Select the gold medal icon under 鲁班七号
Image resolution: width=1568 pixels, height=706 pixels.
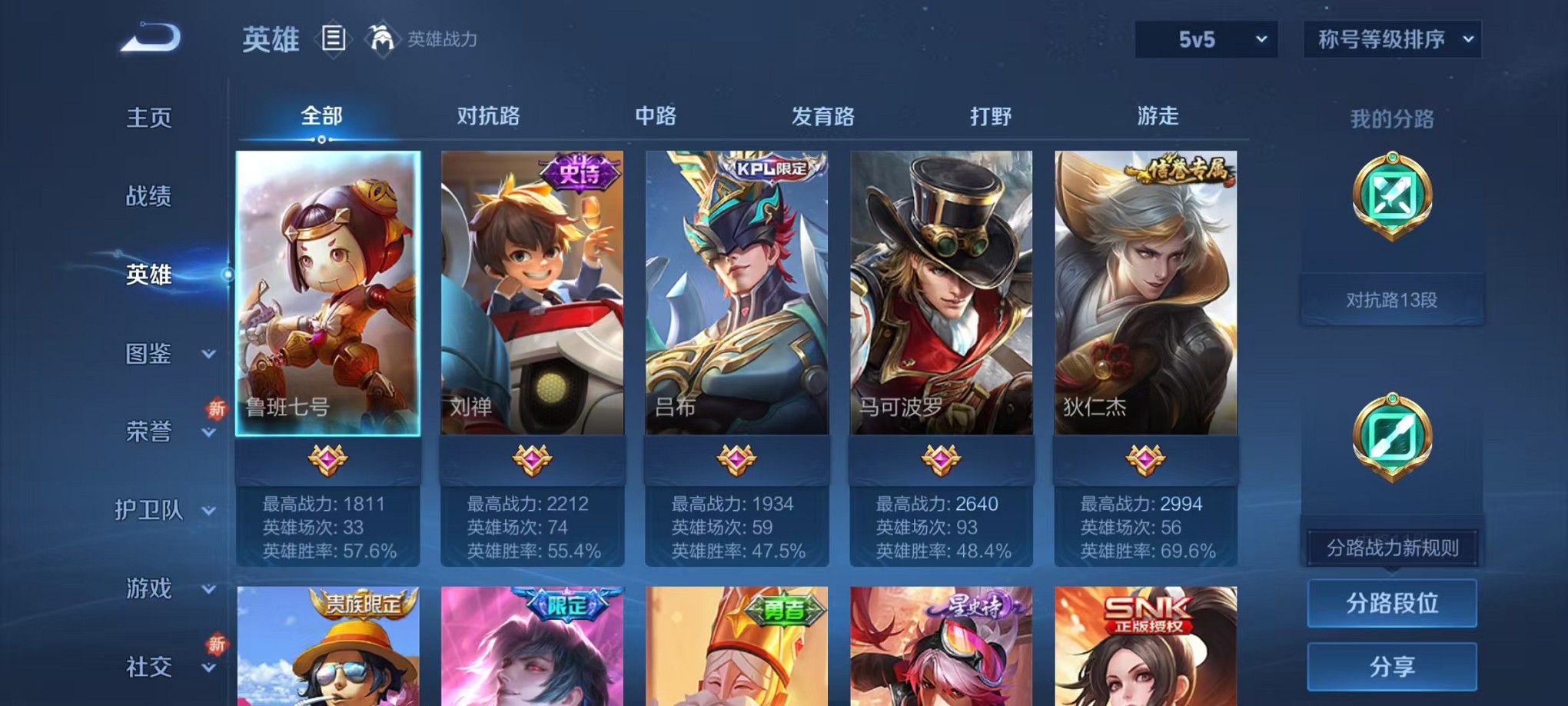pos(327,455)
